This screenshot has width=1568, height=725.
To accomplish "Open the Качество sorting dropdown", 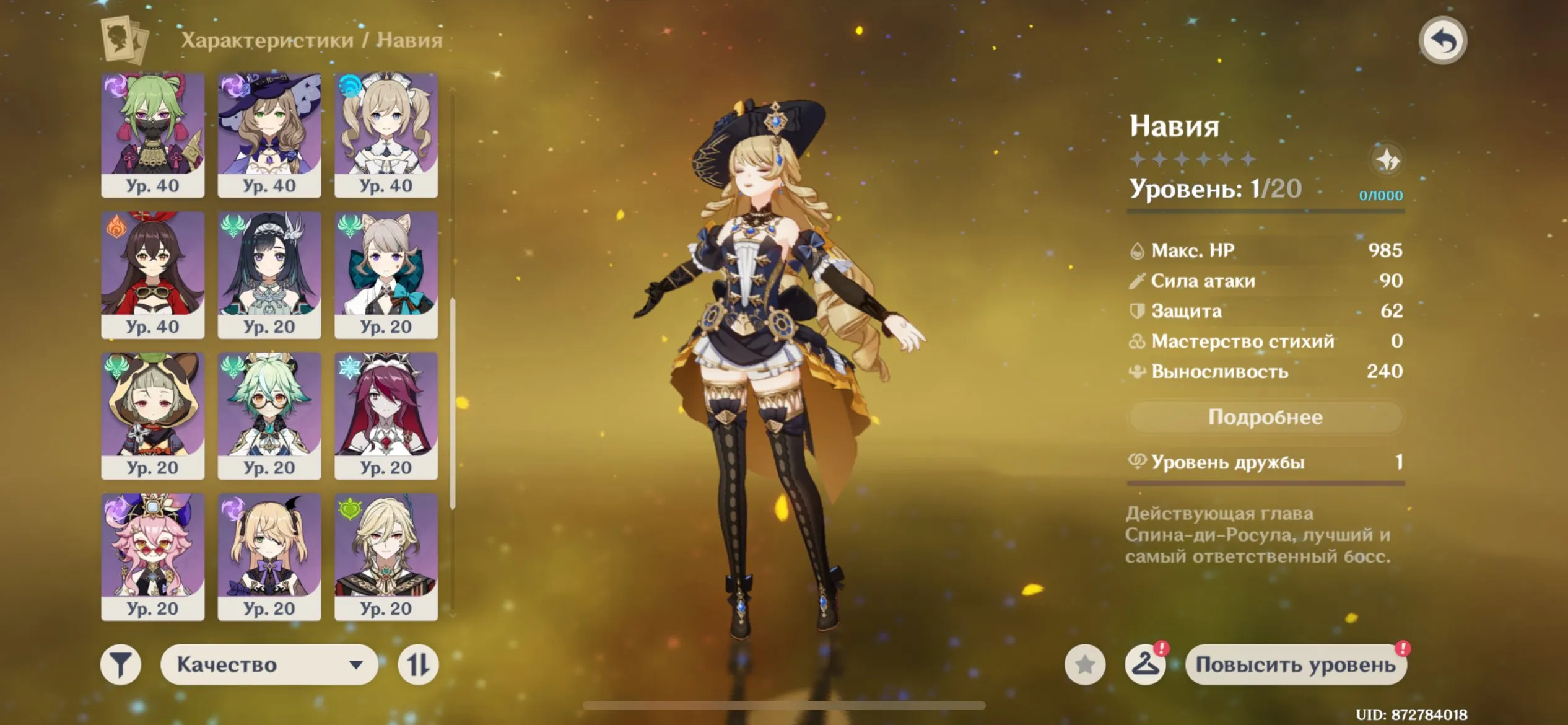I will (269, 664).
